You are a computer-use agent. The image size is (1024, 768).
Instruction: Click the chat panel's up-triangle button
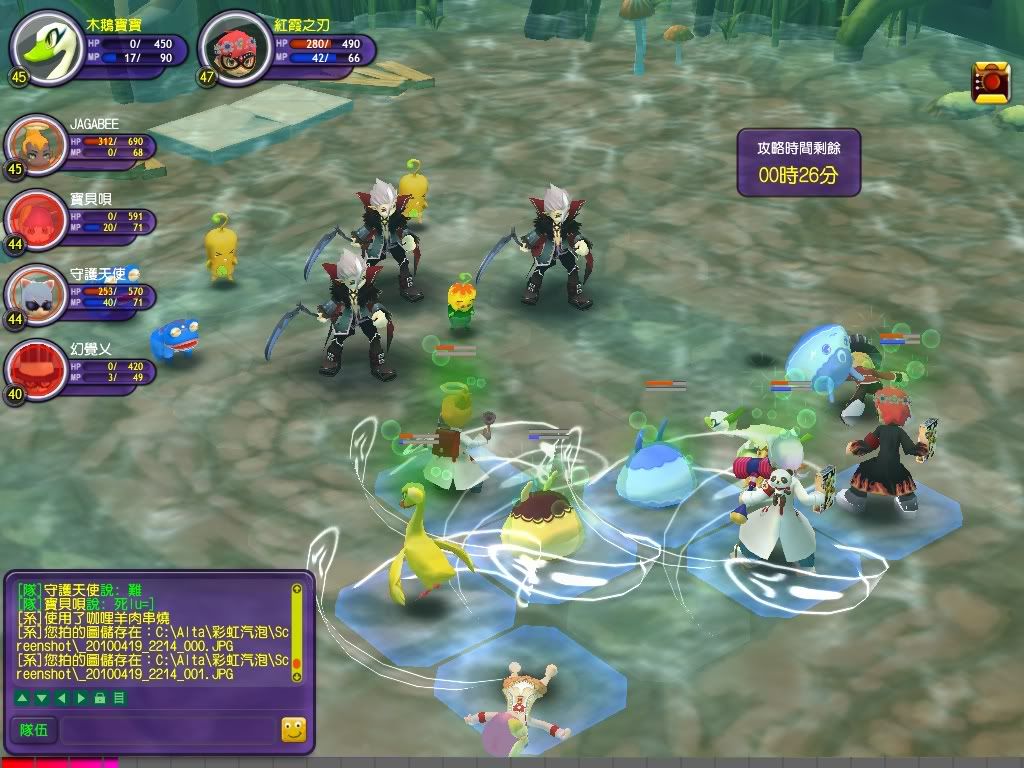click(22, 697)
